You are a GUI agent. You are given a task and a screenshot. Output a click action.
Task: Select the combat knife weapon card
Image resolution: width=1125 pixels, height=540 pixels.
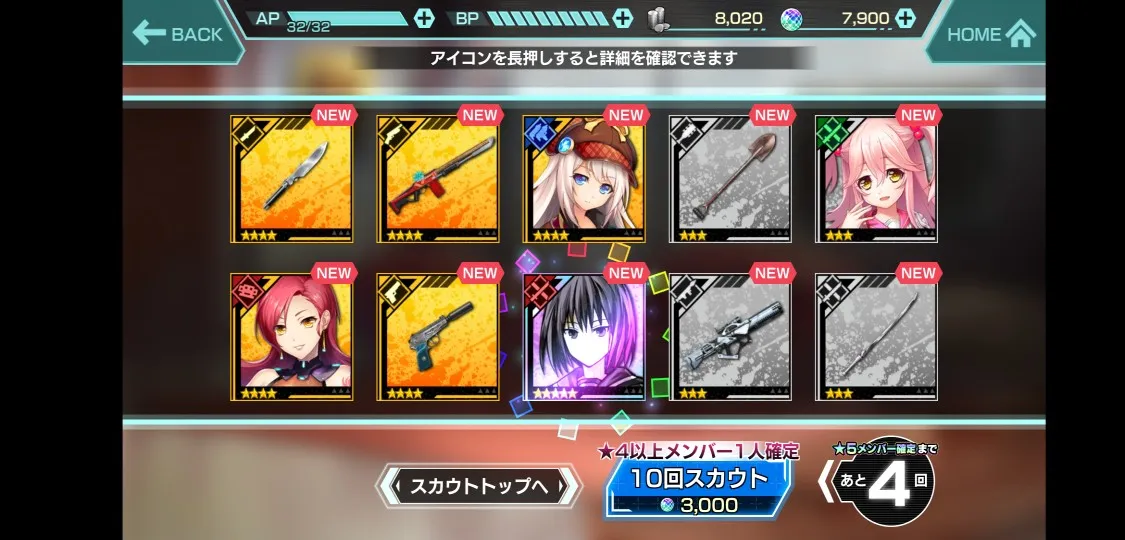[292, 180]
